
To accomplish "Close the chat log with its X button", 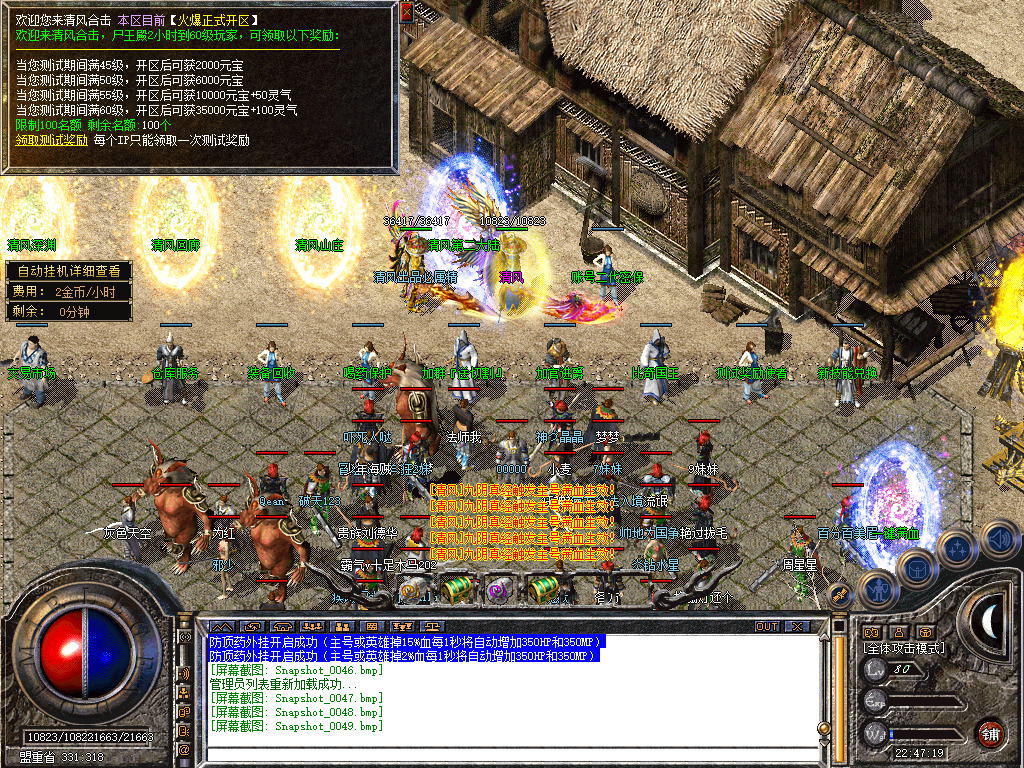I will [796, 626].
